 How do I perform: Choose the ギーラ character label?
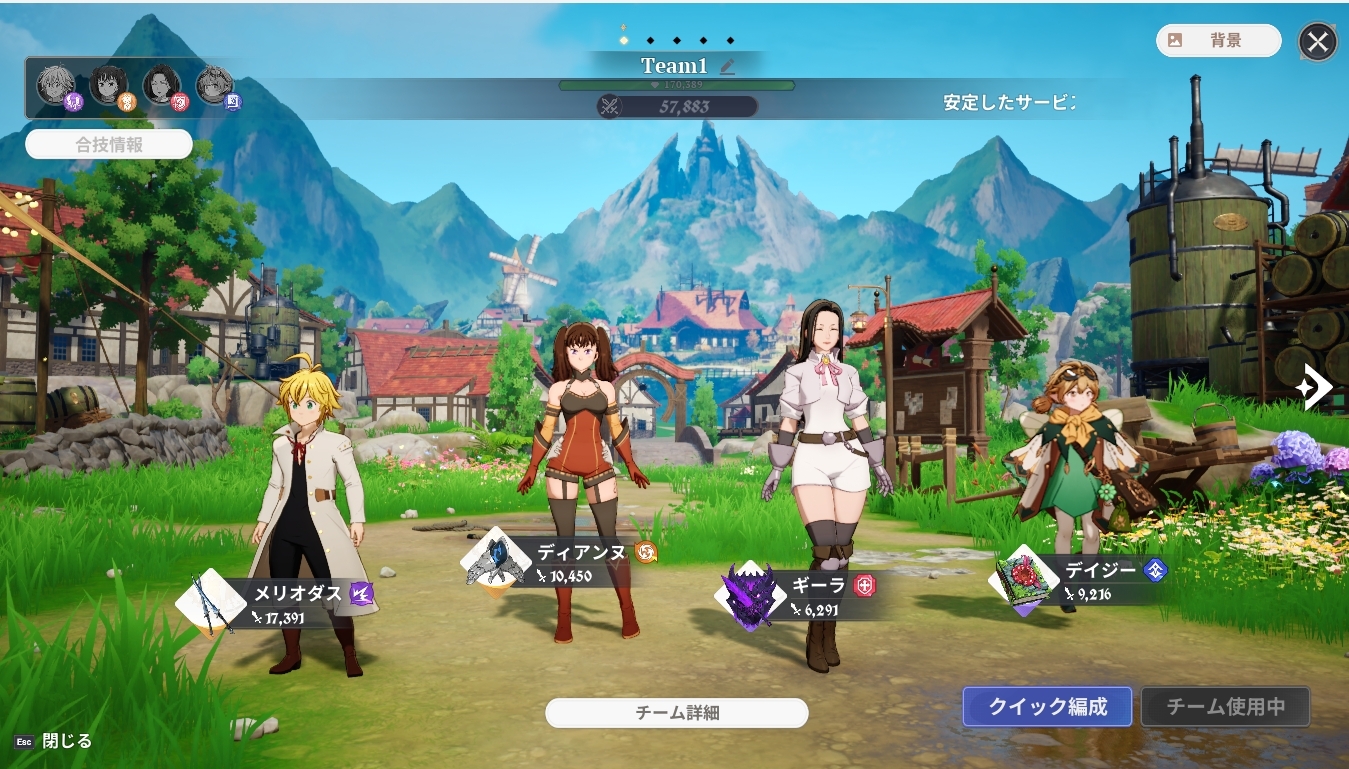pyautogui.click(x=818, y=586)
